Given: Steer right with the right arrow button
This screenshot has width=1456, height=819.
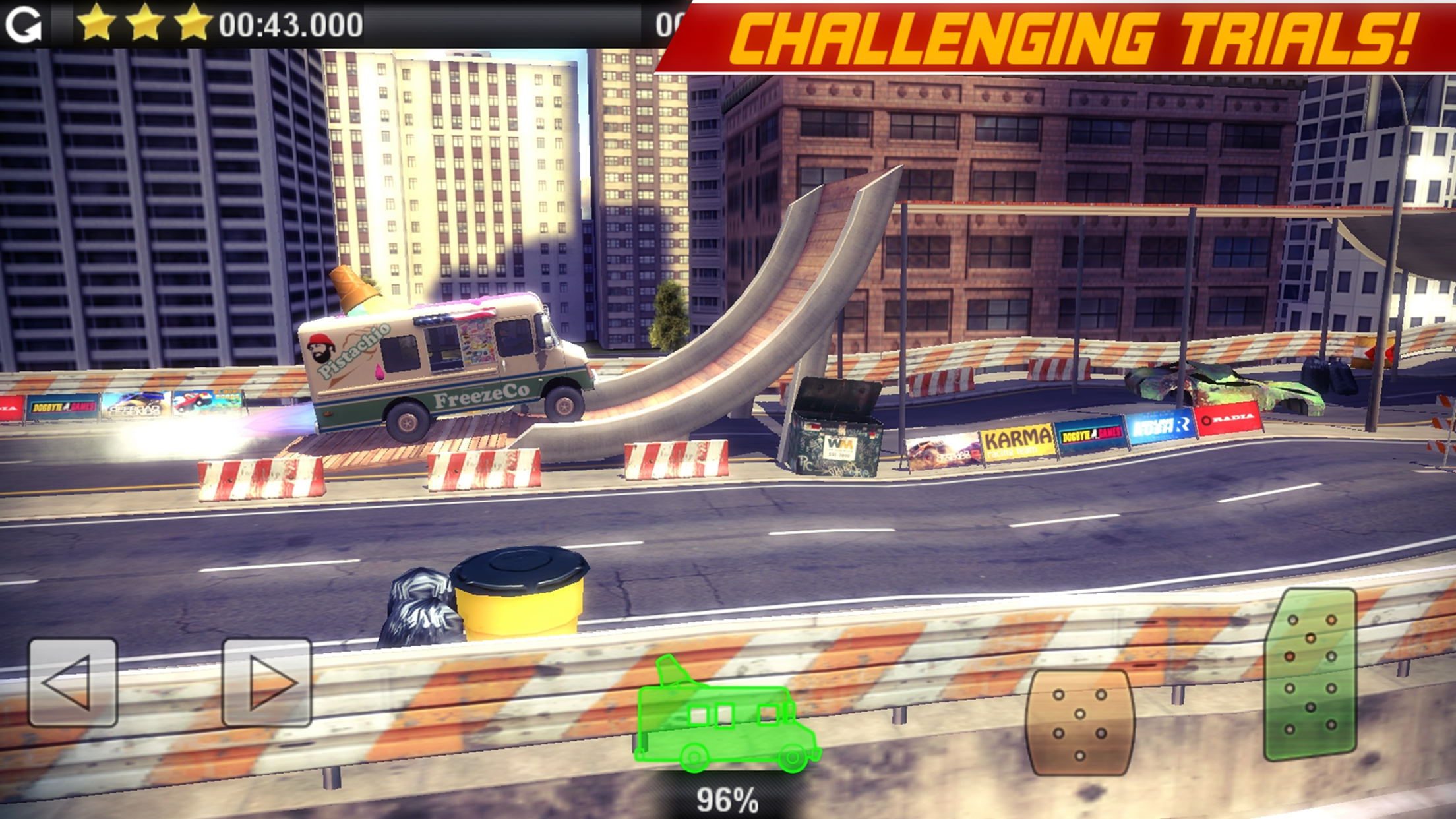Looking at the screenshot, I should [266, 682].
